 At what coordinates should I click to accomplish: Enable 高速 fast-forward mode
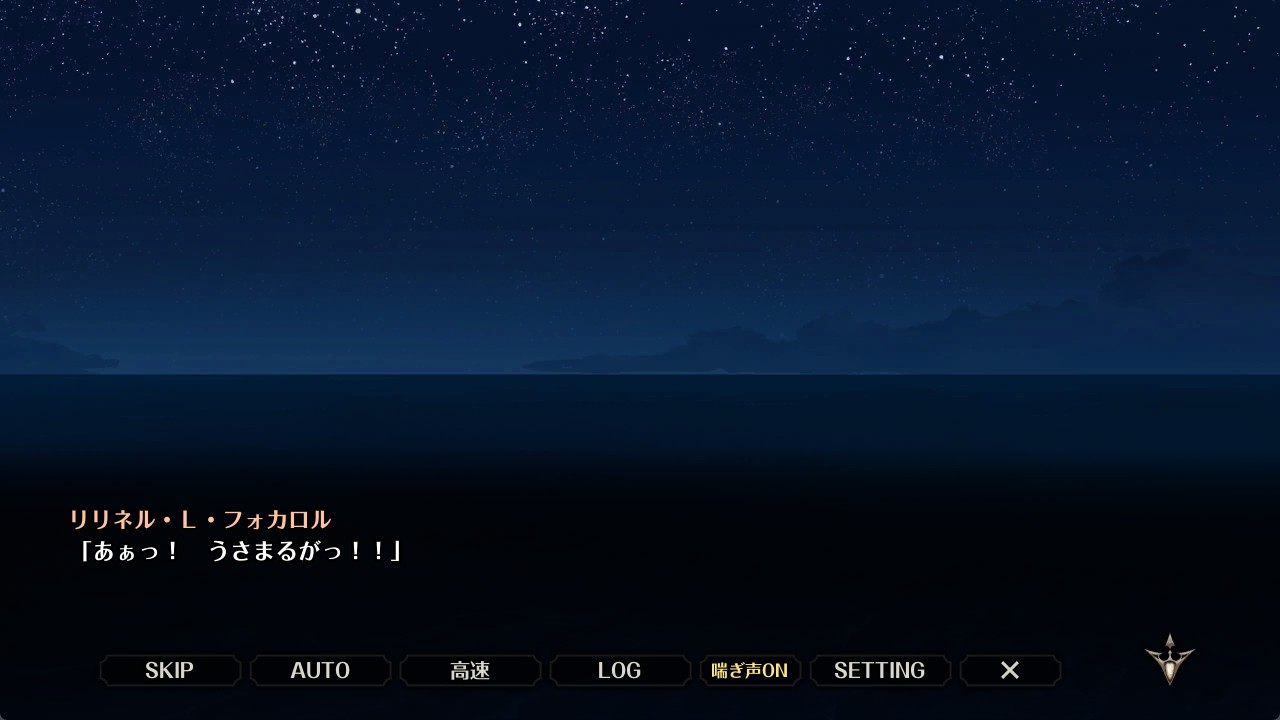[x=470, y=670]
